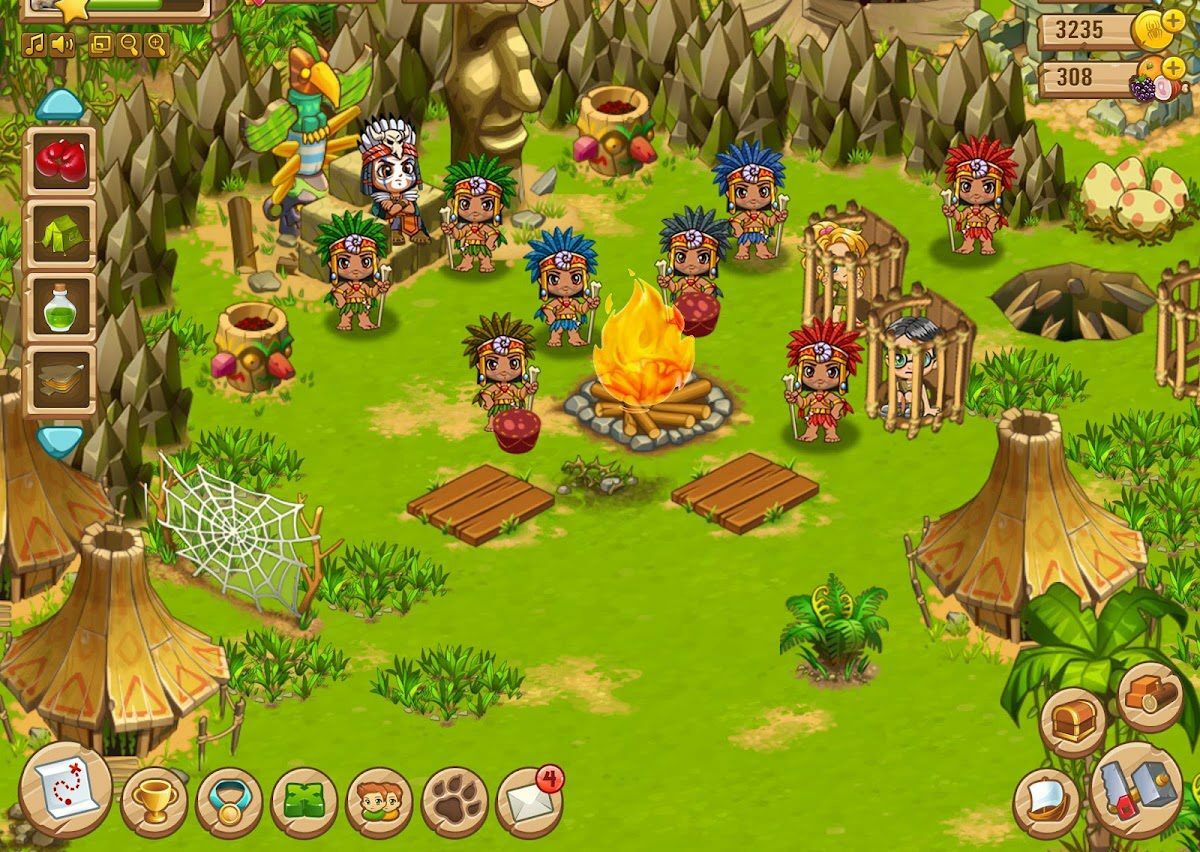Select the green potion bottle slot
The image size is (1200, 852).
click(x=60, y=307)
